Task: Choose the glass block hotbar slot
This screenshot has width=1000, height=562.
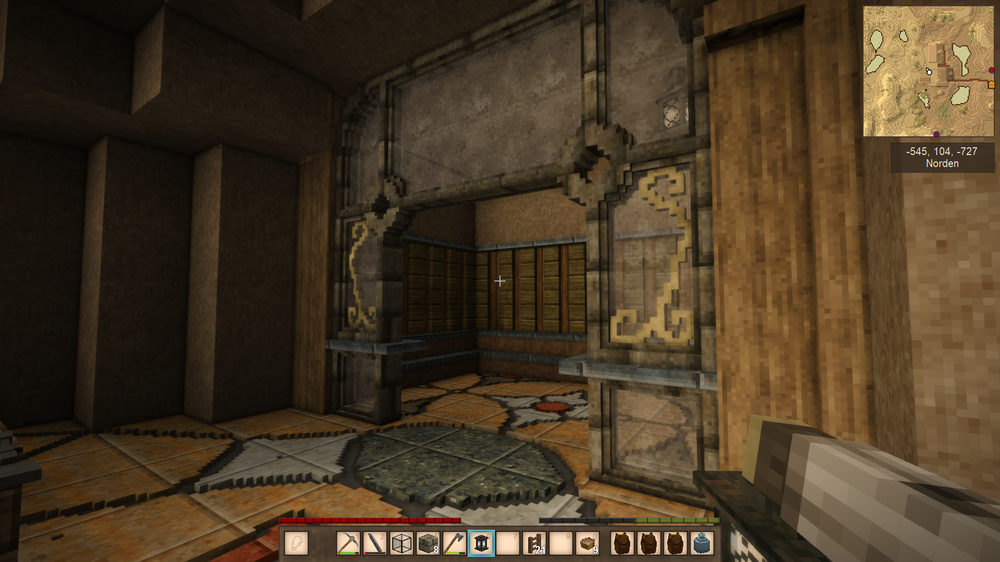Action: coord(402,543)
